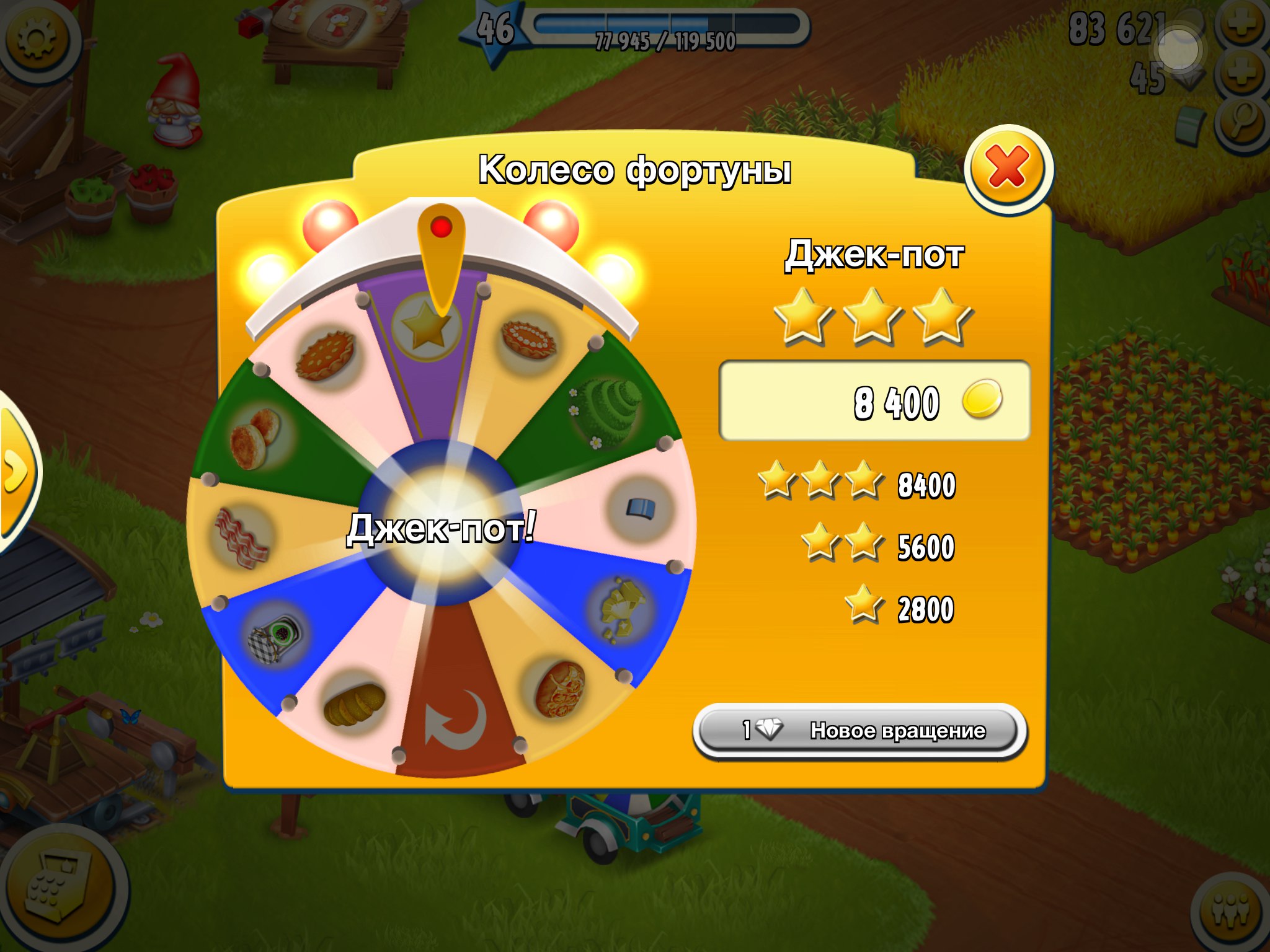Add diamonds with the lower plus button
This screenshot has height=952, width=1270.
coord(1241,74)
